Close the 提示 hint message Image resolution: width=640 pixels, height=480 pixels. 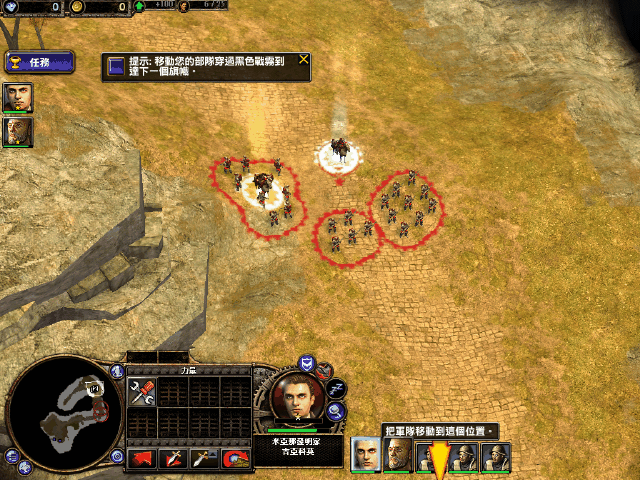coord(303,60)
